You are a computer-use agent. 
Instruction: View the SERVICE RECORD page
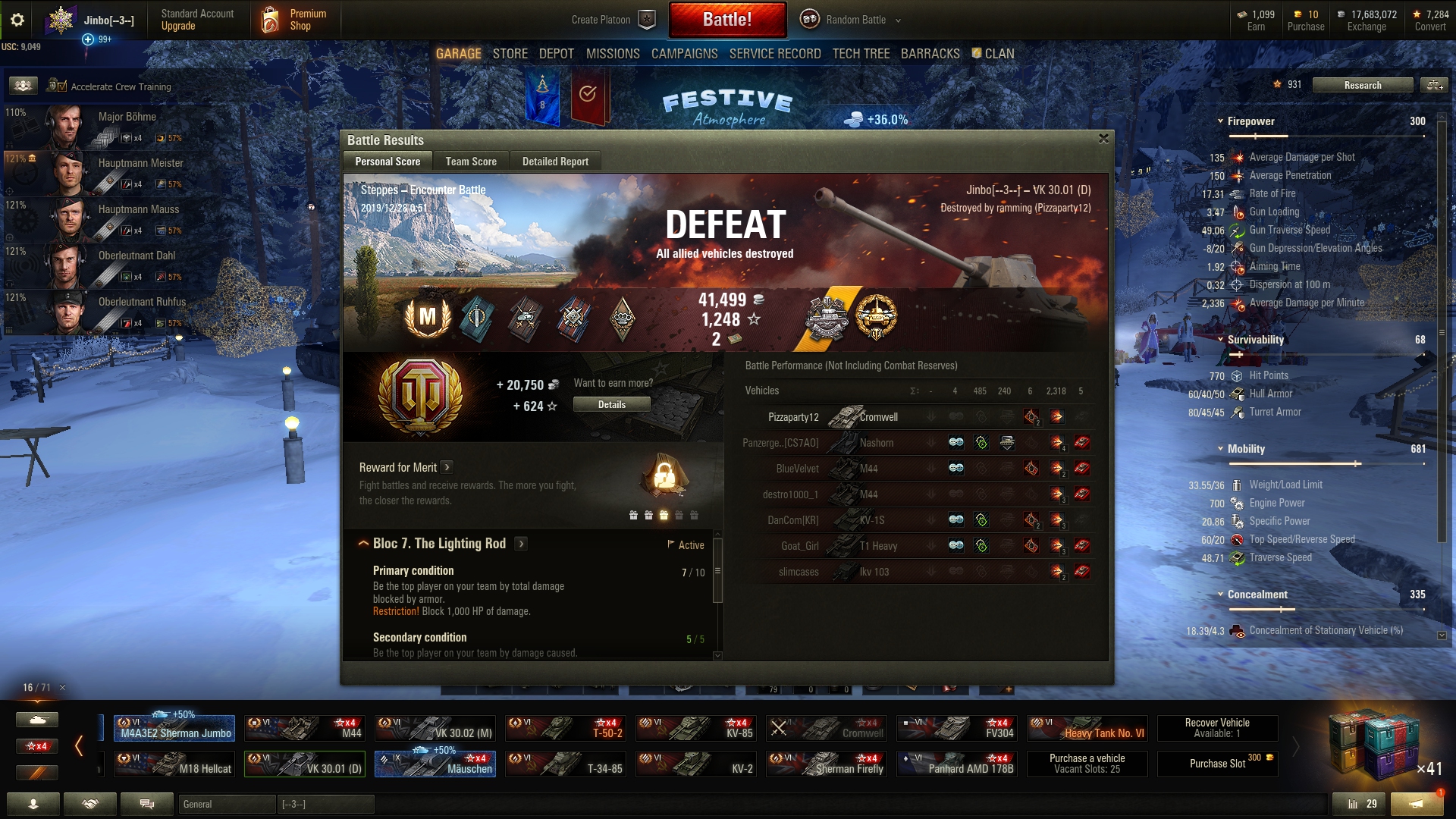point(775,54)
